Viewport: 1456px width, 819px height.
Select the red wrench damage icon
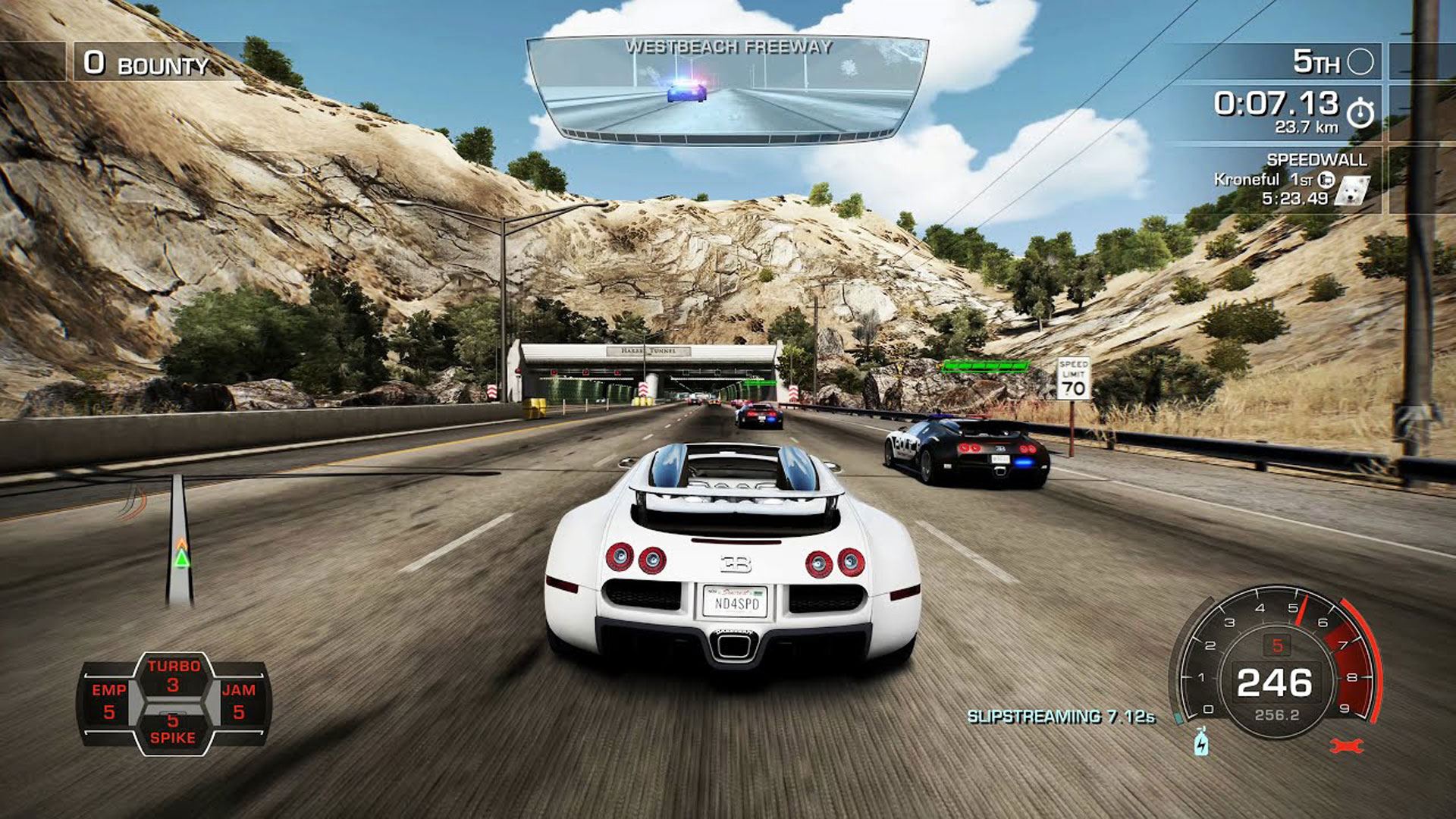pos(1348,746)
